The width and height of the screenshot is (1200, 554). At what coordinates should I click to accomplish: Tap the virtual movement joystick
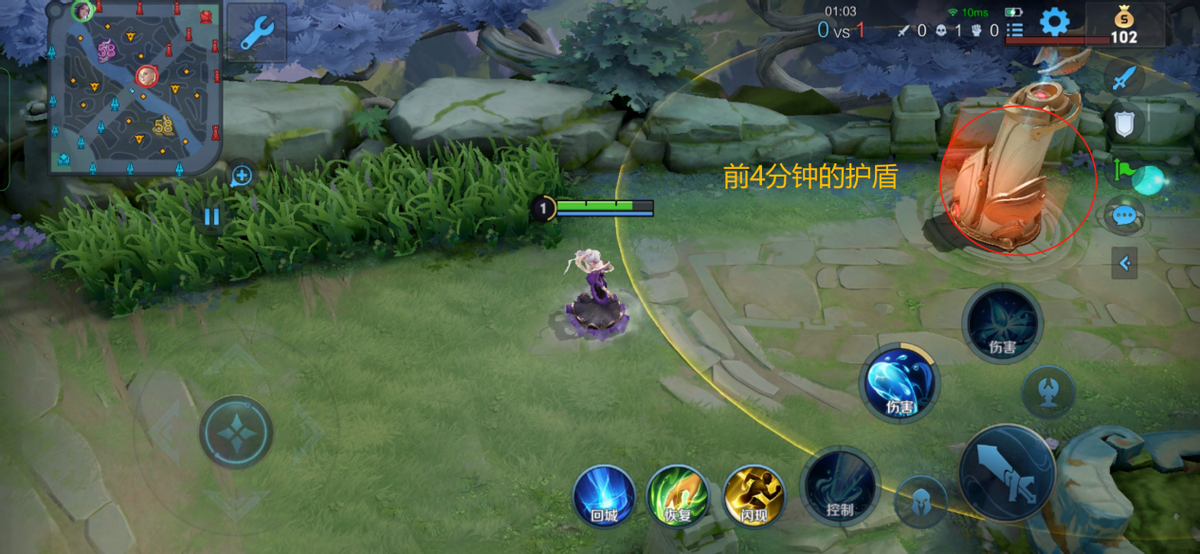point(236,432)
